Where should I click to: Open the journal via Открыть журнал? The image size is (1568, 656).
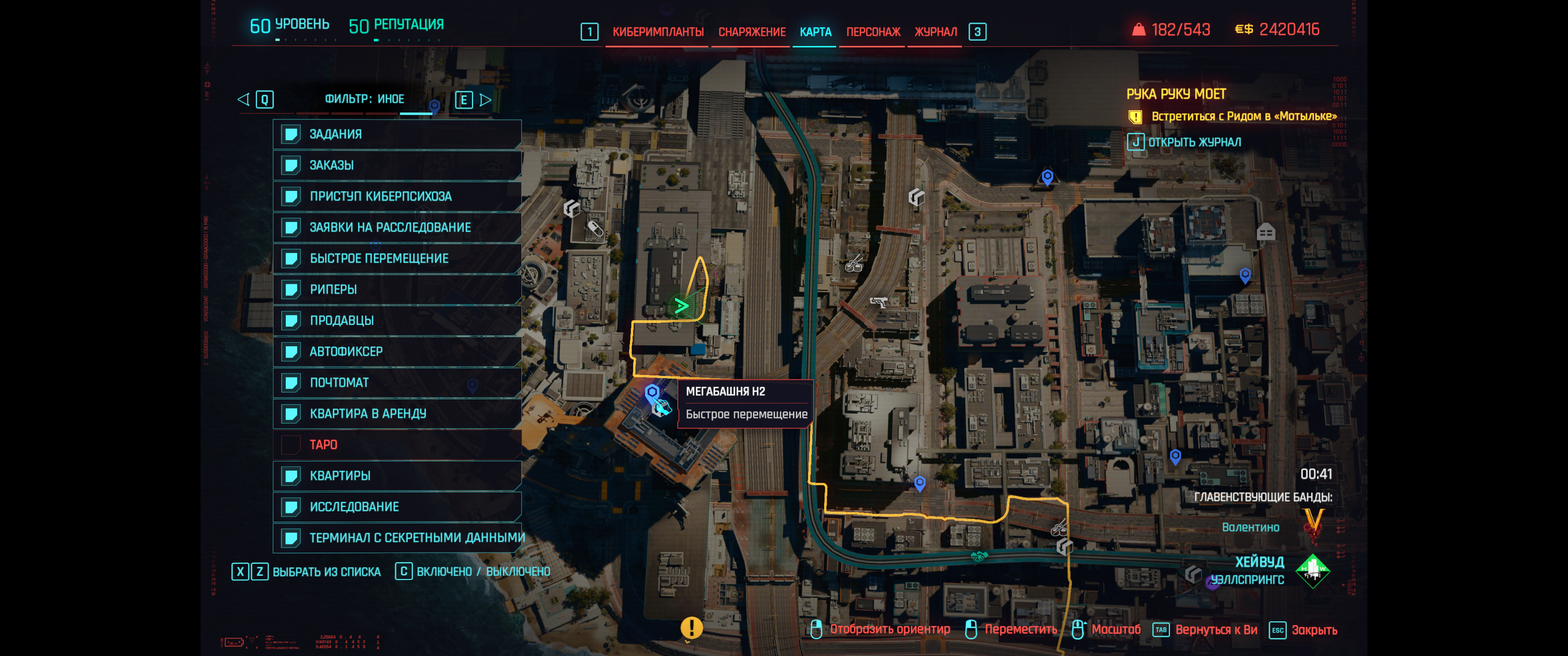coord(1186,143)
